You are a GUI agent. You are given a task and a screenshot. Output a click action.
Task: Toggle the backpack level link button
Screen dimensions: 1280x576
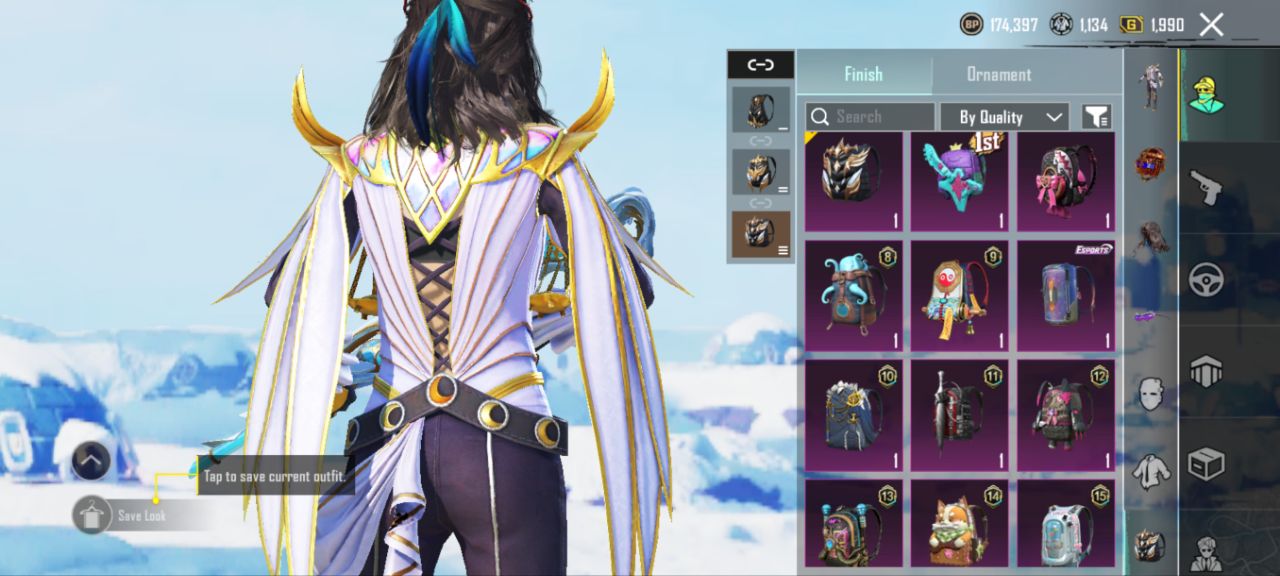coord(760,65)
